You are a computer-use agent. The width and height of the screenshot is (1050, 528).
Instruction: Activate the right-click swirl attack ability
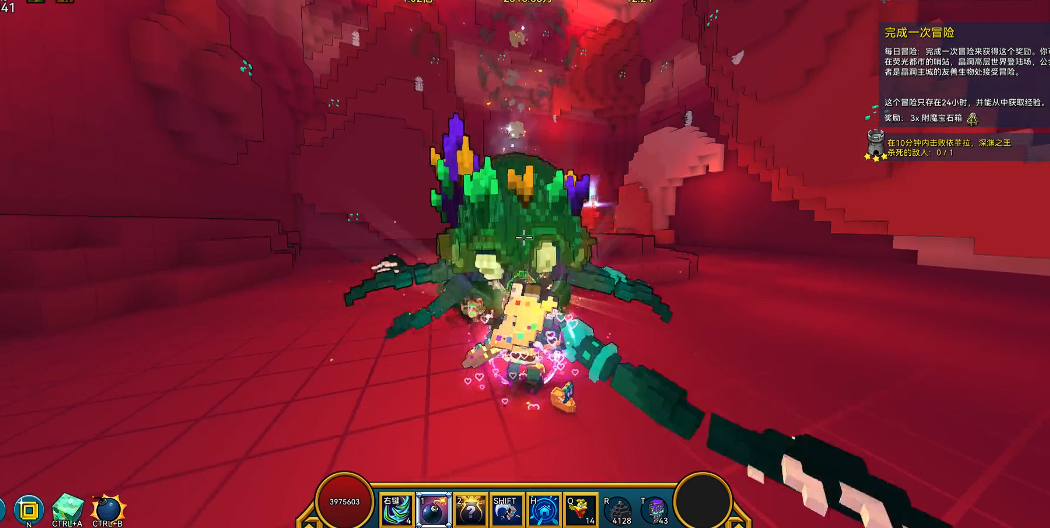396,509
